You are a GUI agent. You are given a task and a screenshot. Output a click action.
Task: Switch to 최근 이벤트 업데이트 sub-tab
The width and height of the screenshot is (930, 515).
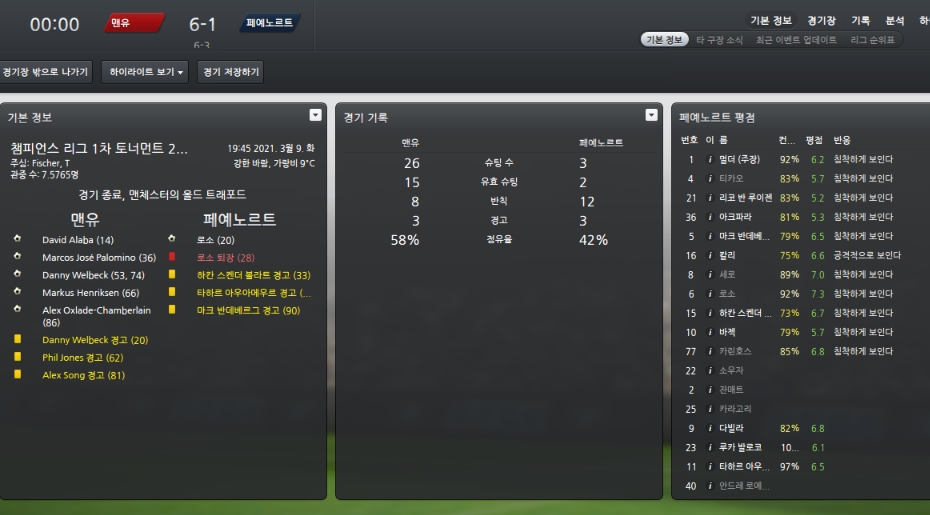[x=796, y=40]
